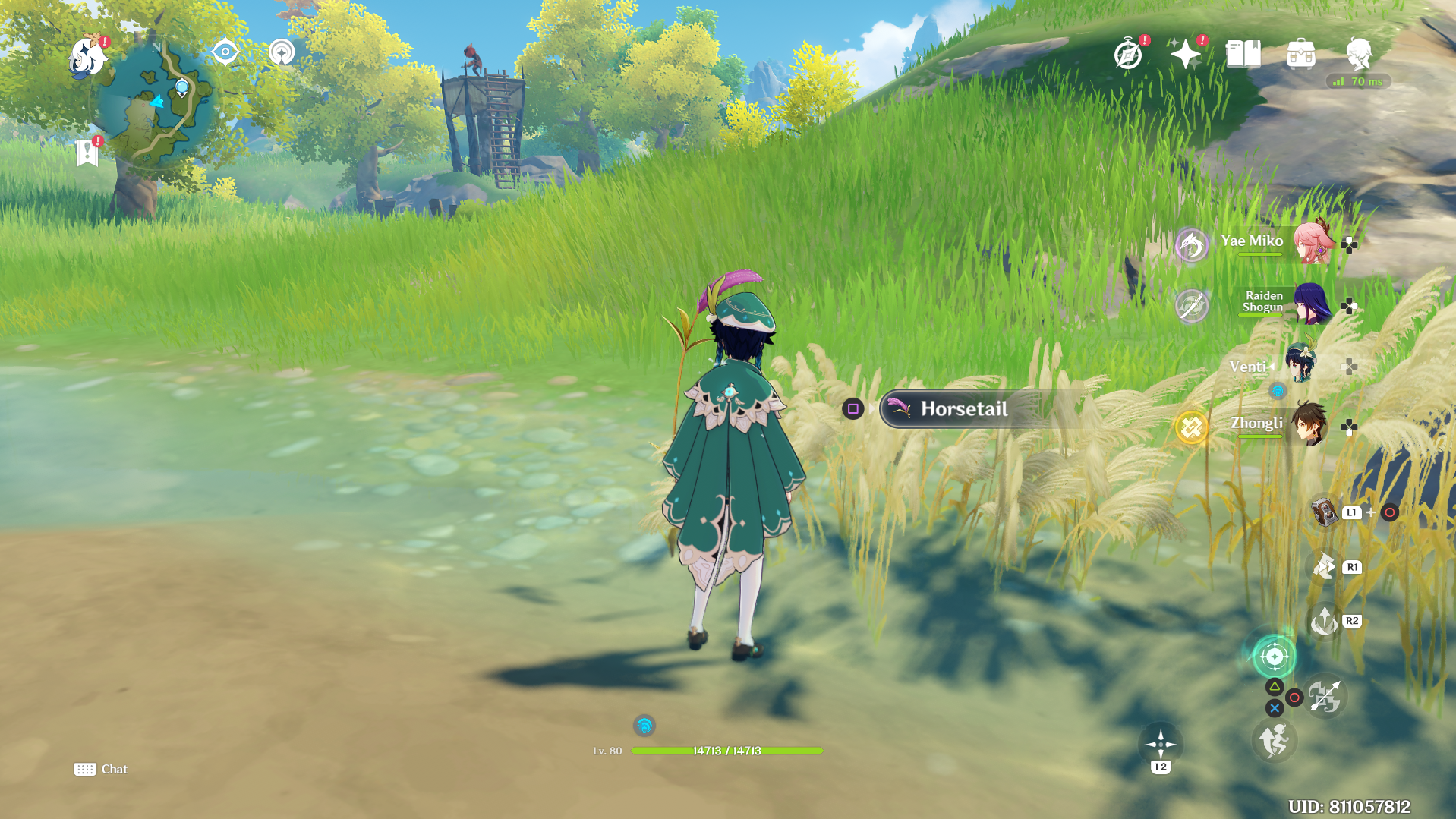Screen dimensions: 1456x819
Task: Open the Wish star icon
Action: pyautogui.click(x=1185, y=55)
